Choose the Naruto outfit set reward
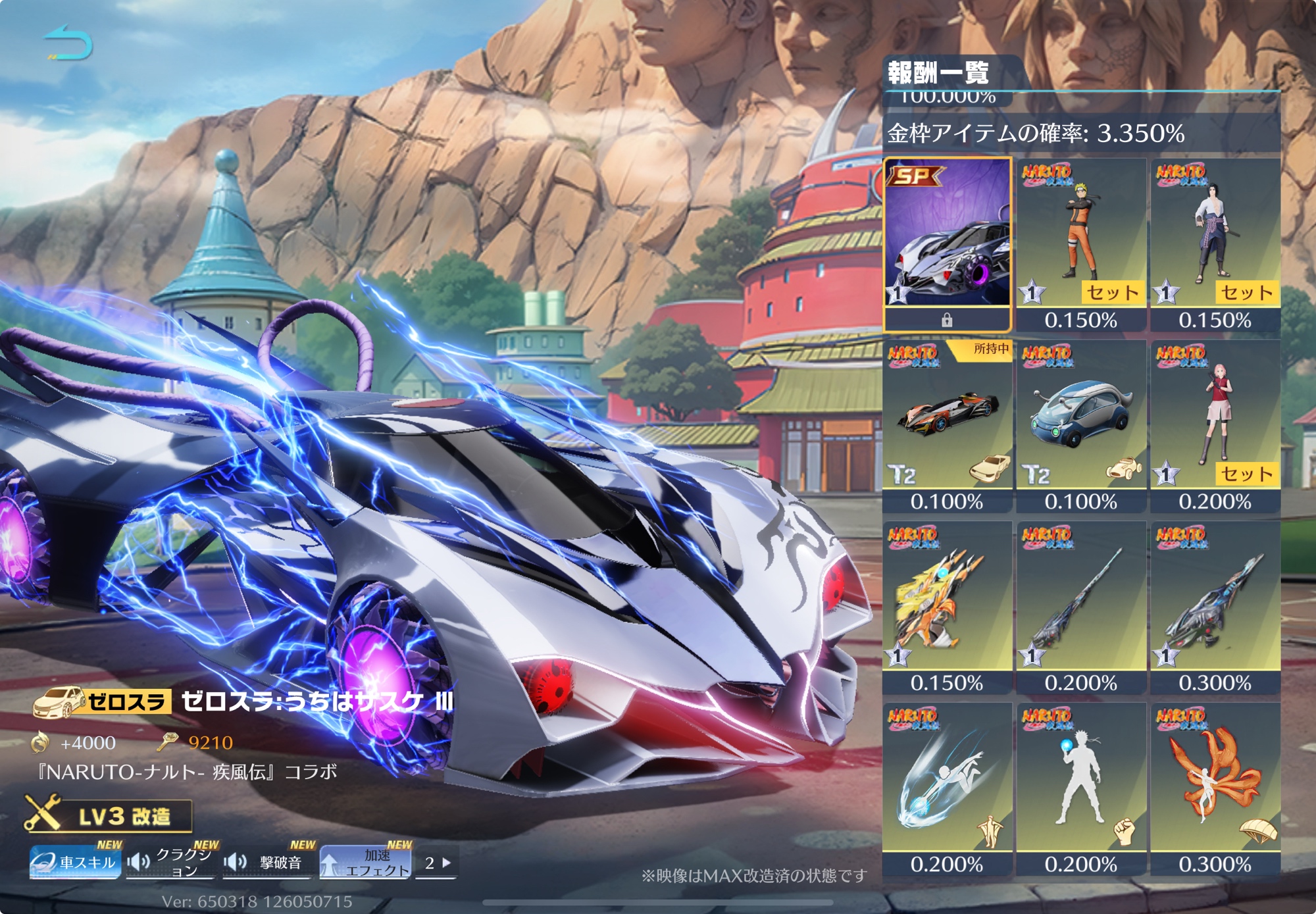Screen dimensions: 1316x914 [x=1081, y=243]
